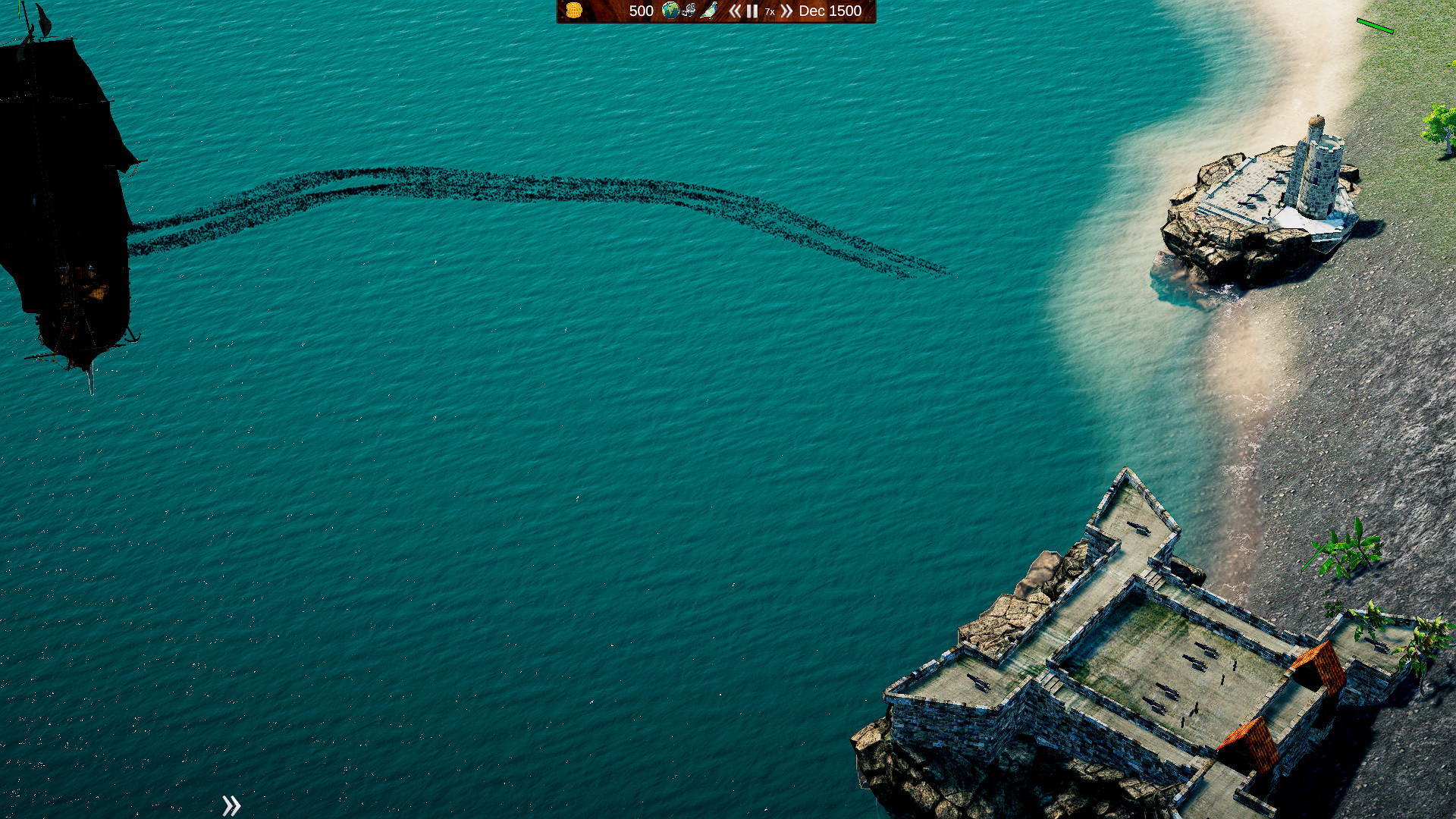The image size is (1456, 819).
Task: Click the gold coins stack icon
Action: (574, 11)
